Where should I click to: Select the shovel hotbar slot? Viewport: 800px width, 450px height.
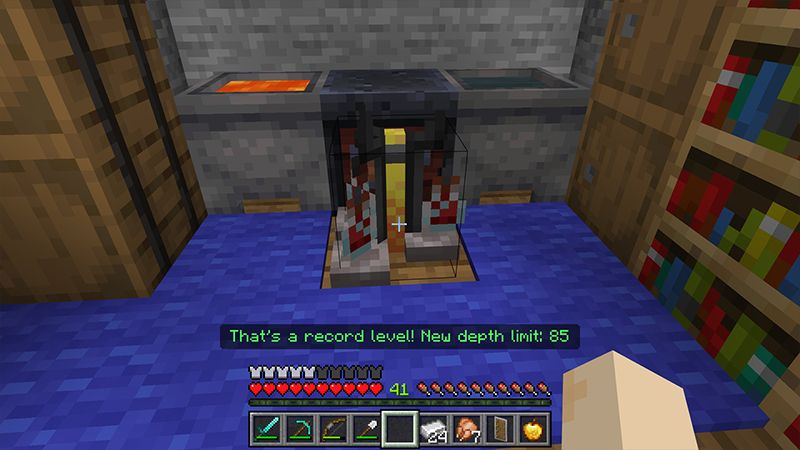click(367, 429)
